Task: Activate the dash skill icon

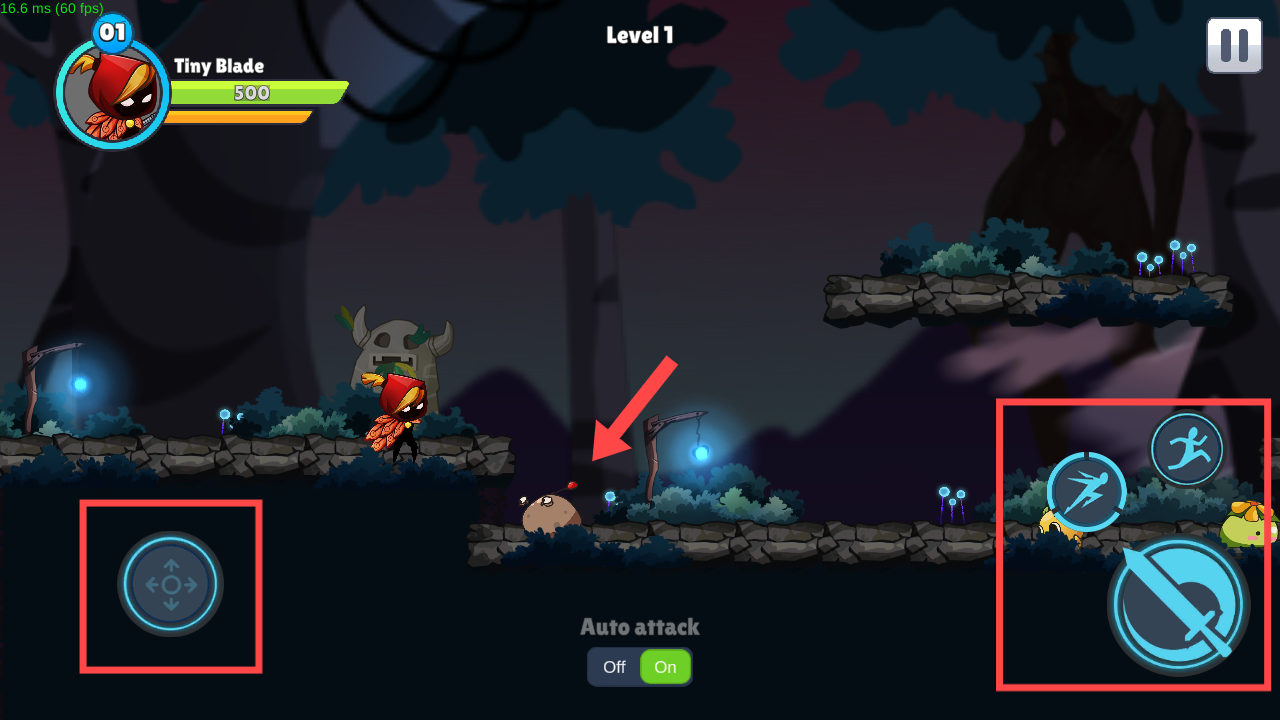Action: pyautogui.click(x=1086, y=491)
